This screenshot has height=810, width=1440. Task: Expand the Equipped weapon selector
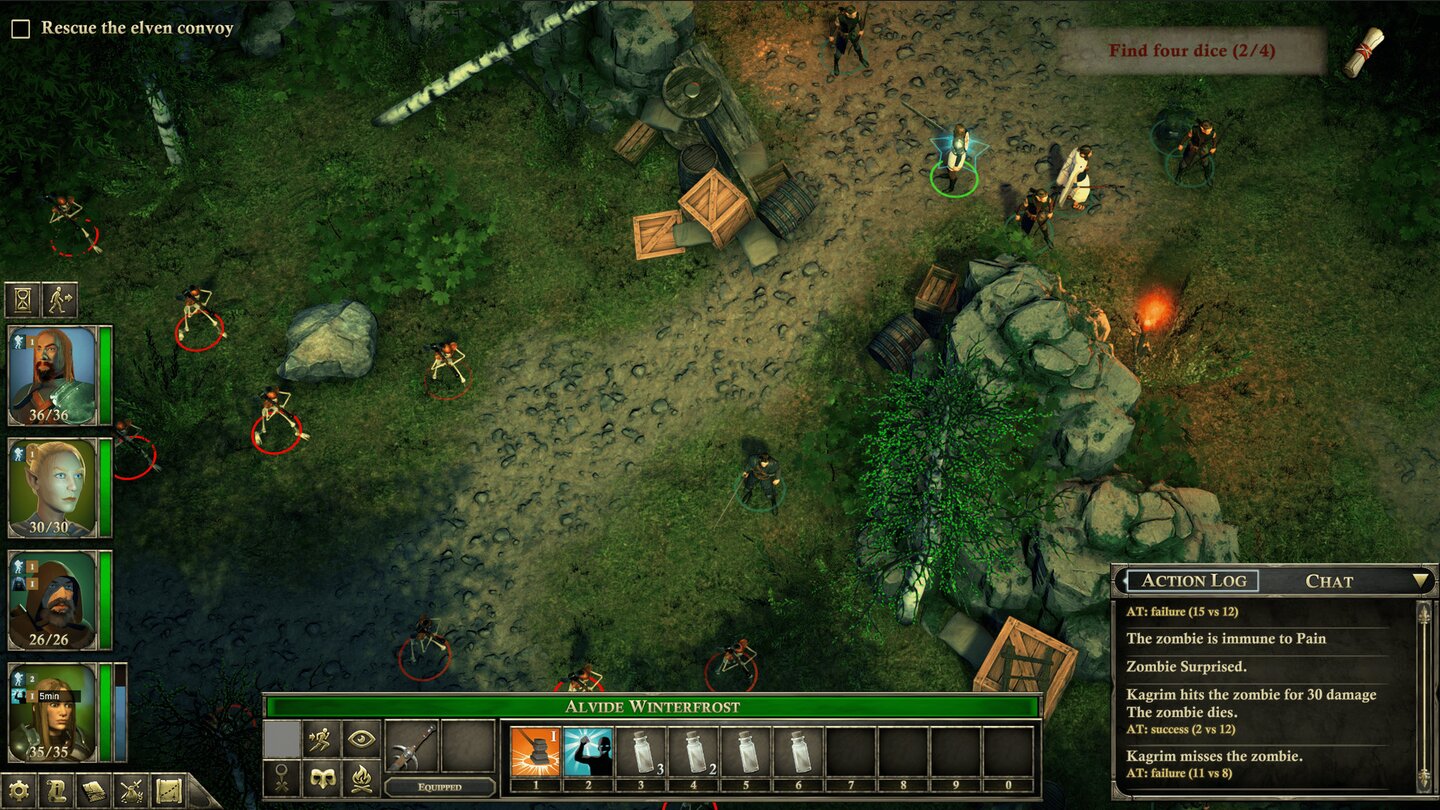(440, 787)
